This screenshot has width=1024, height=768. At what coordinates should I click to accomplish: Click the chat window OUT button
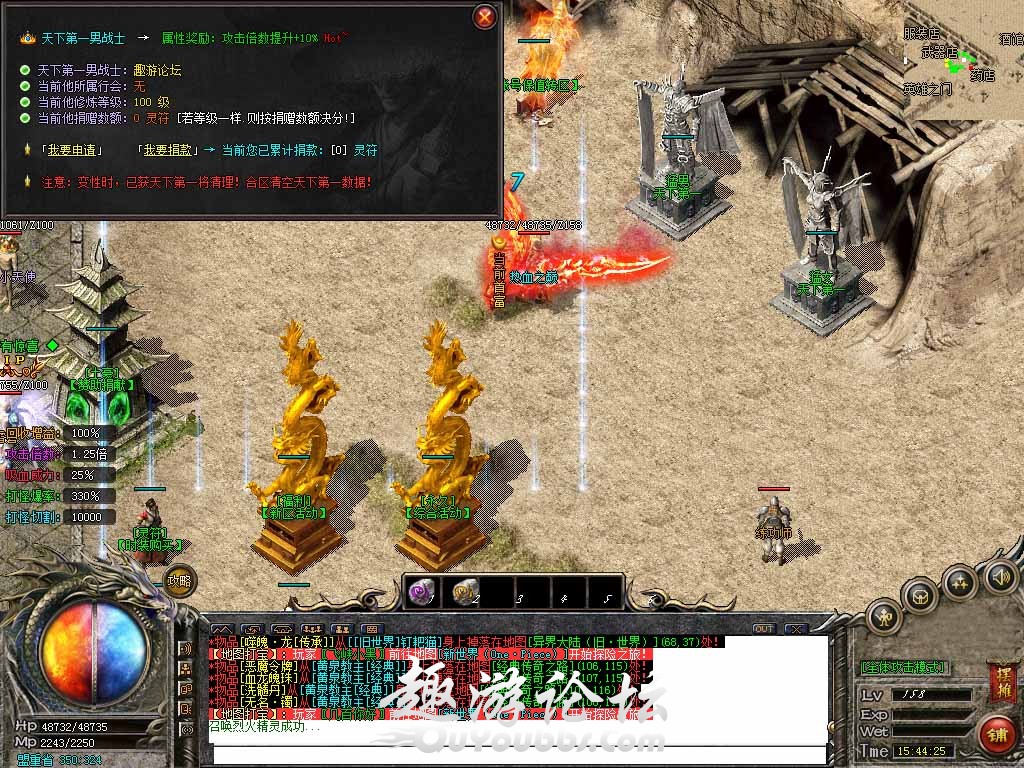tap(764, 629)
